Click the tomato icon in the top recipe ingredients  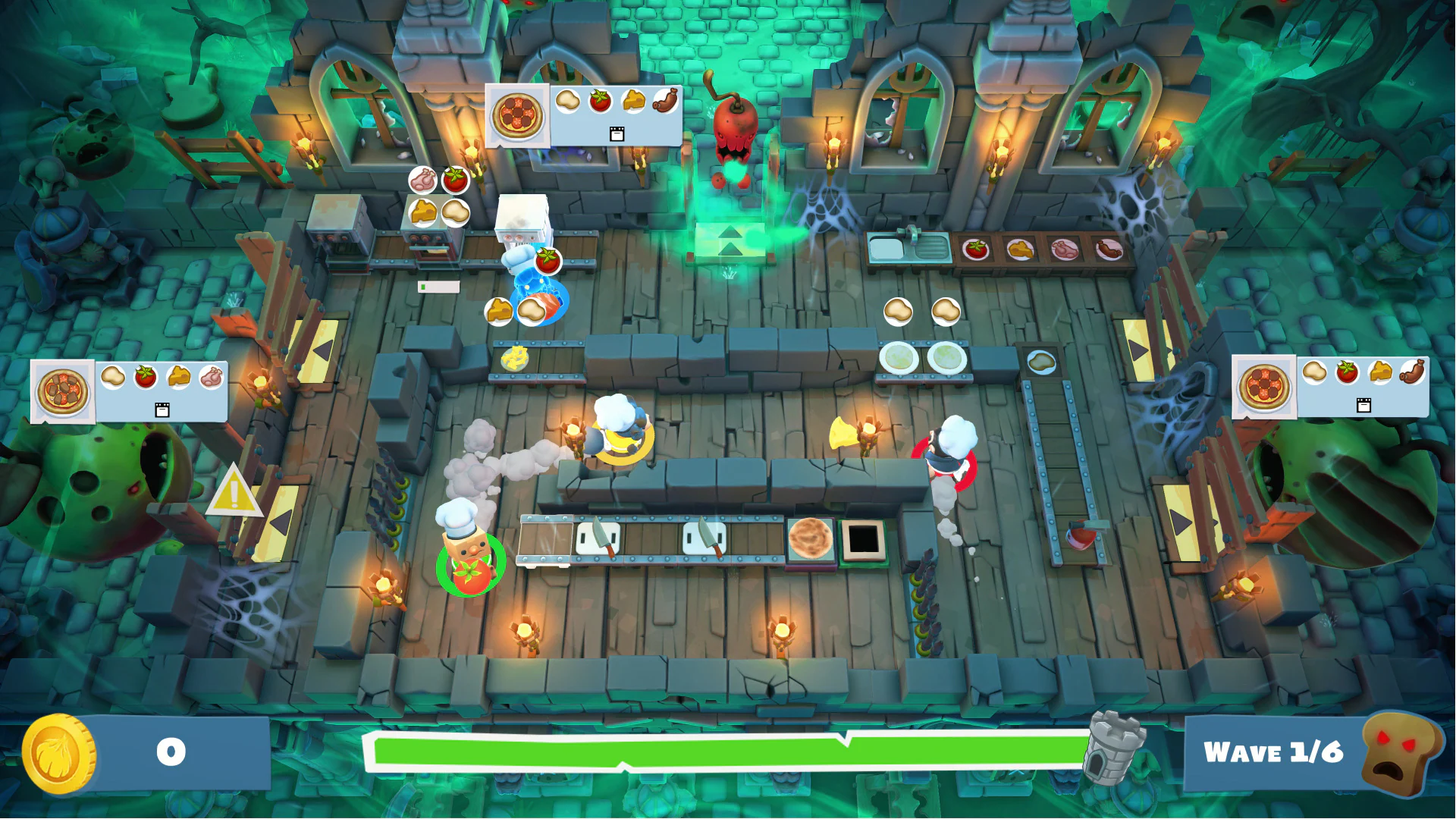tap(600, 101)
